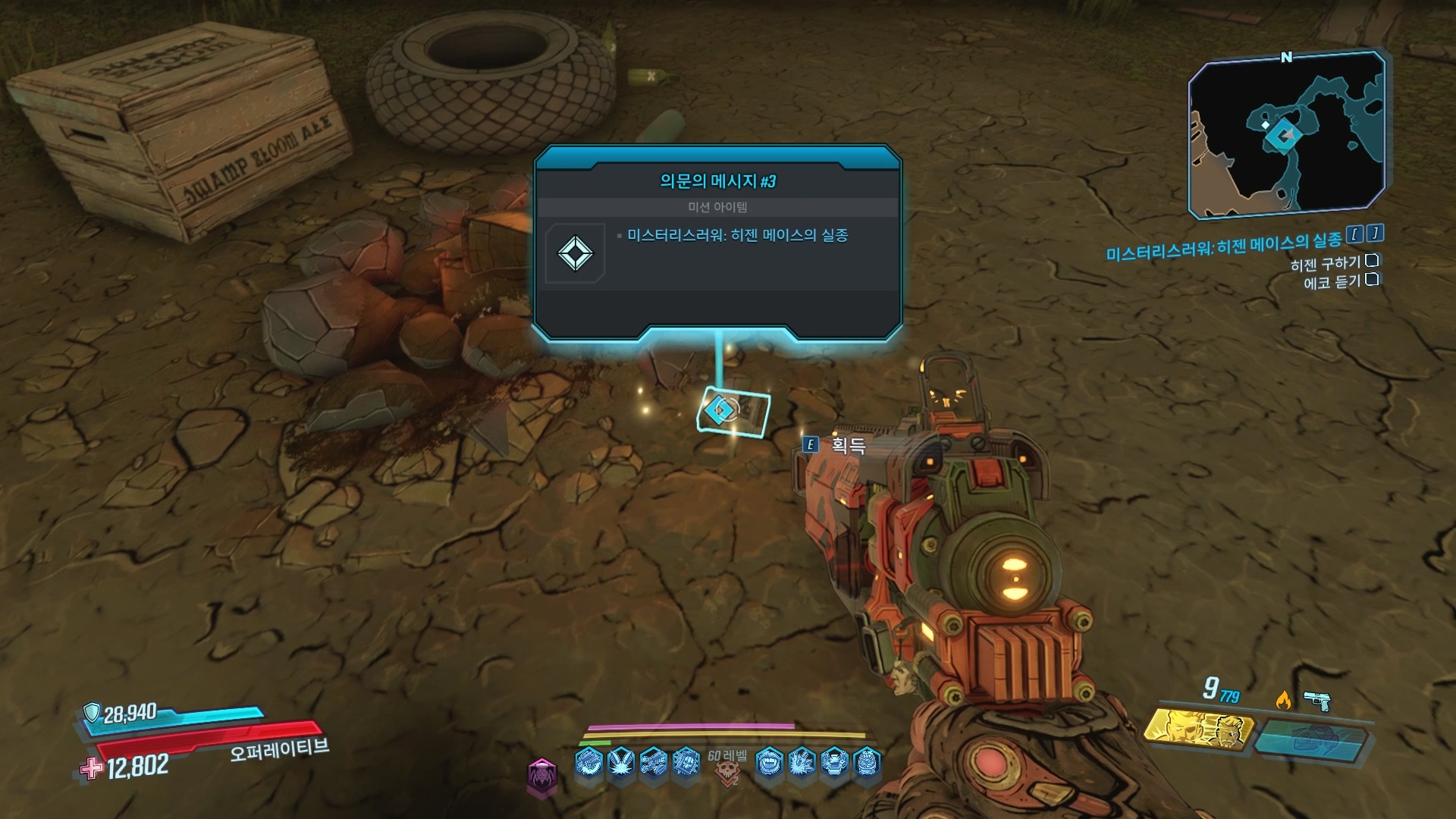The image size is (1456, 819).
Task: Click the purple spider status icon
Action: point(542,776)
